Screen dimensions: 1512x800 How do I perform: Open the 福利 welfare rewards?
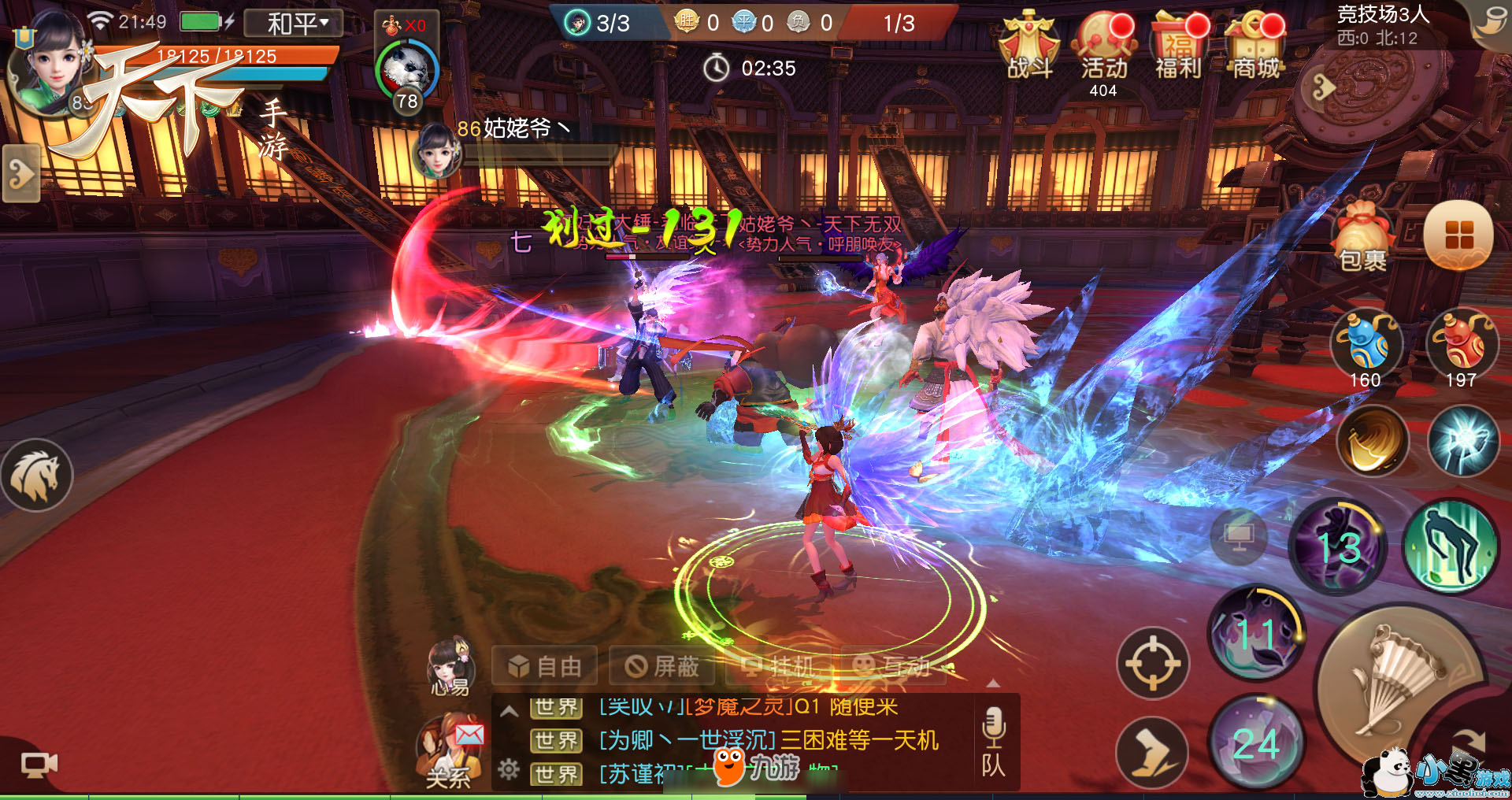coord(1179,47)
